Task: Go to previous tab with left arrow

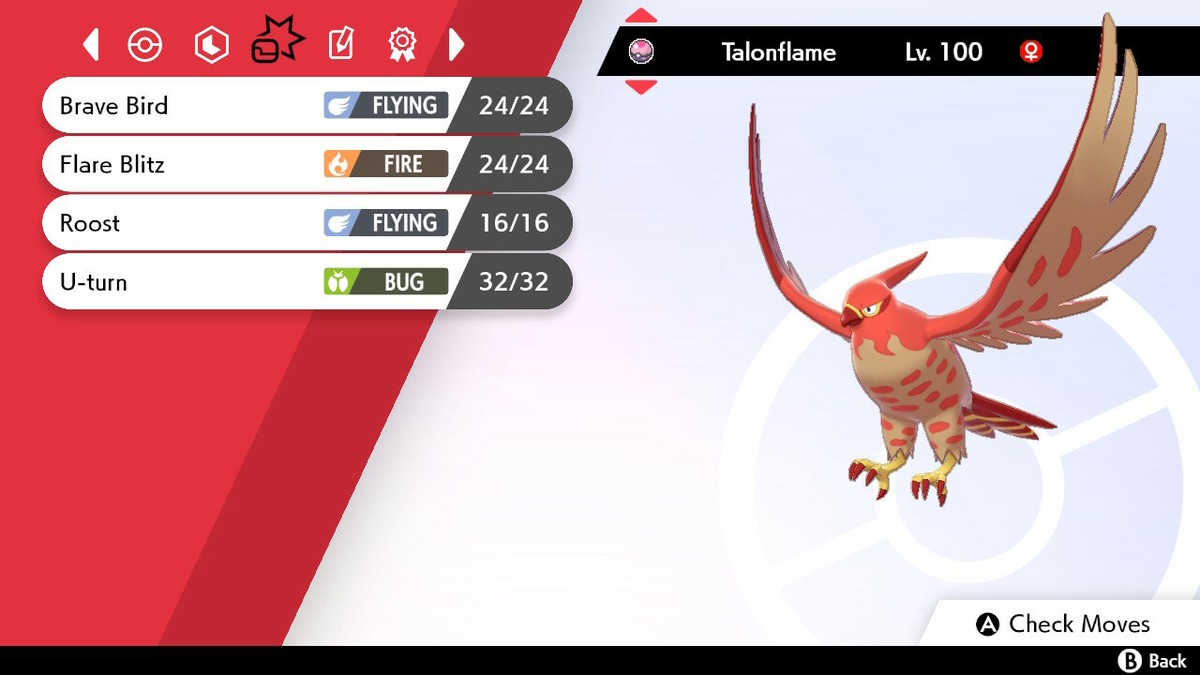Action: 92,45
